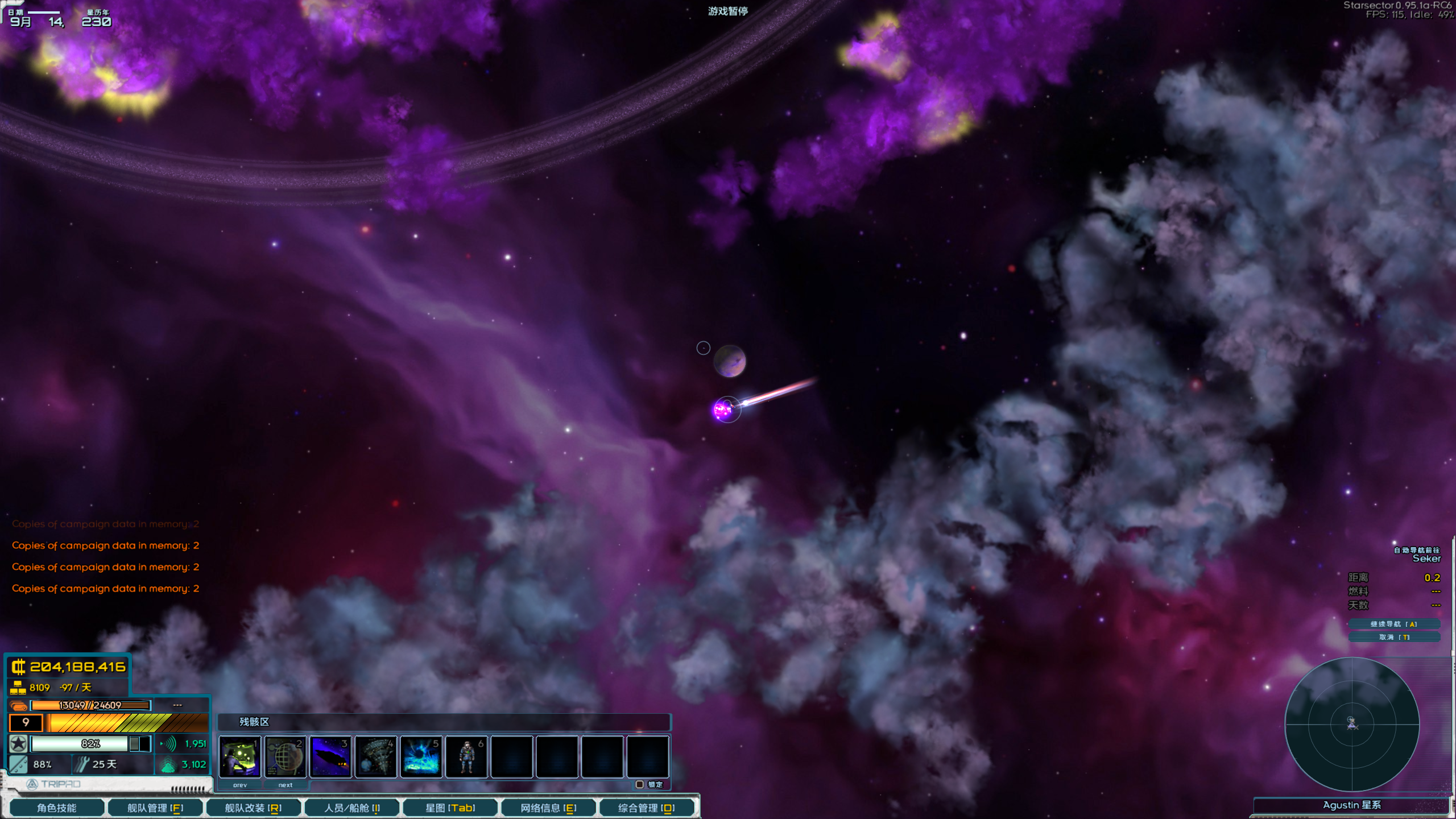Activate the spacesuit figure ability in slot 6
The height and width of the screenshot is (819, 1456).
[x=466, y=756]
